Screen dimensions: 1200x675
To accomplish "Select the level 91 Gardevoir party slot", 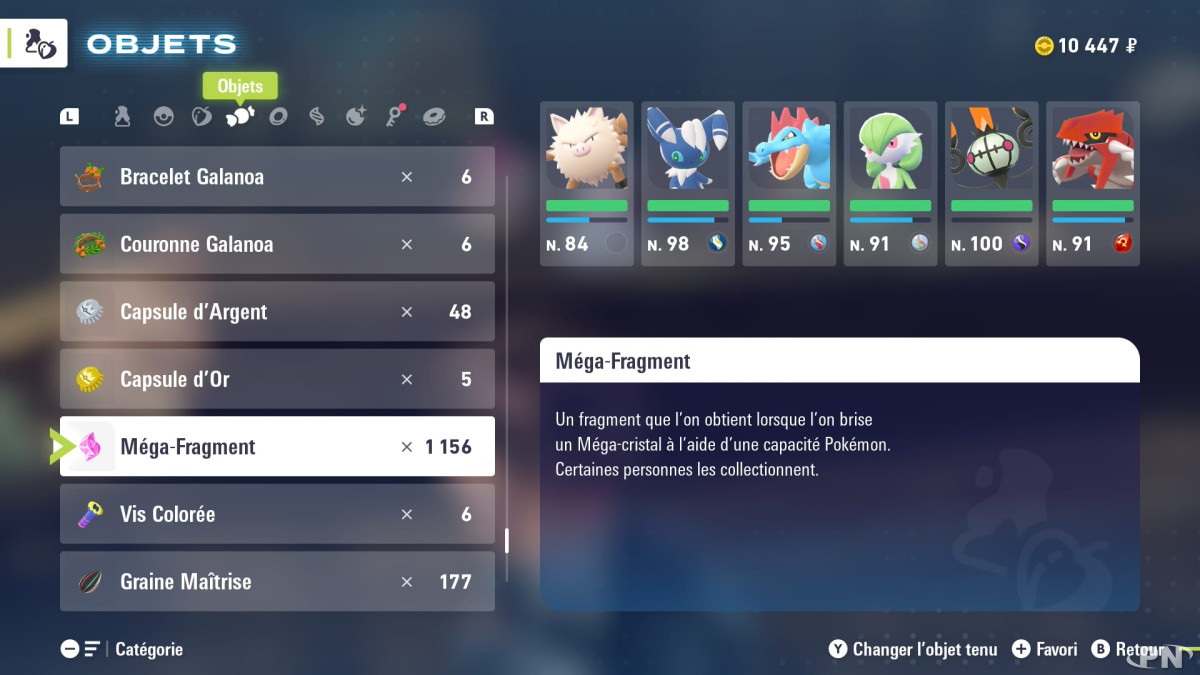I will (x=890, y=183).
